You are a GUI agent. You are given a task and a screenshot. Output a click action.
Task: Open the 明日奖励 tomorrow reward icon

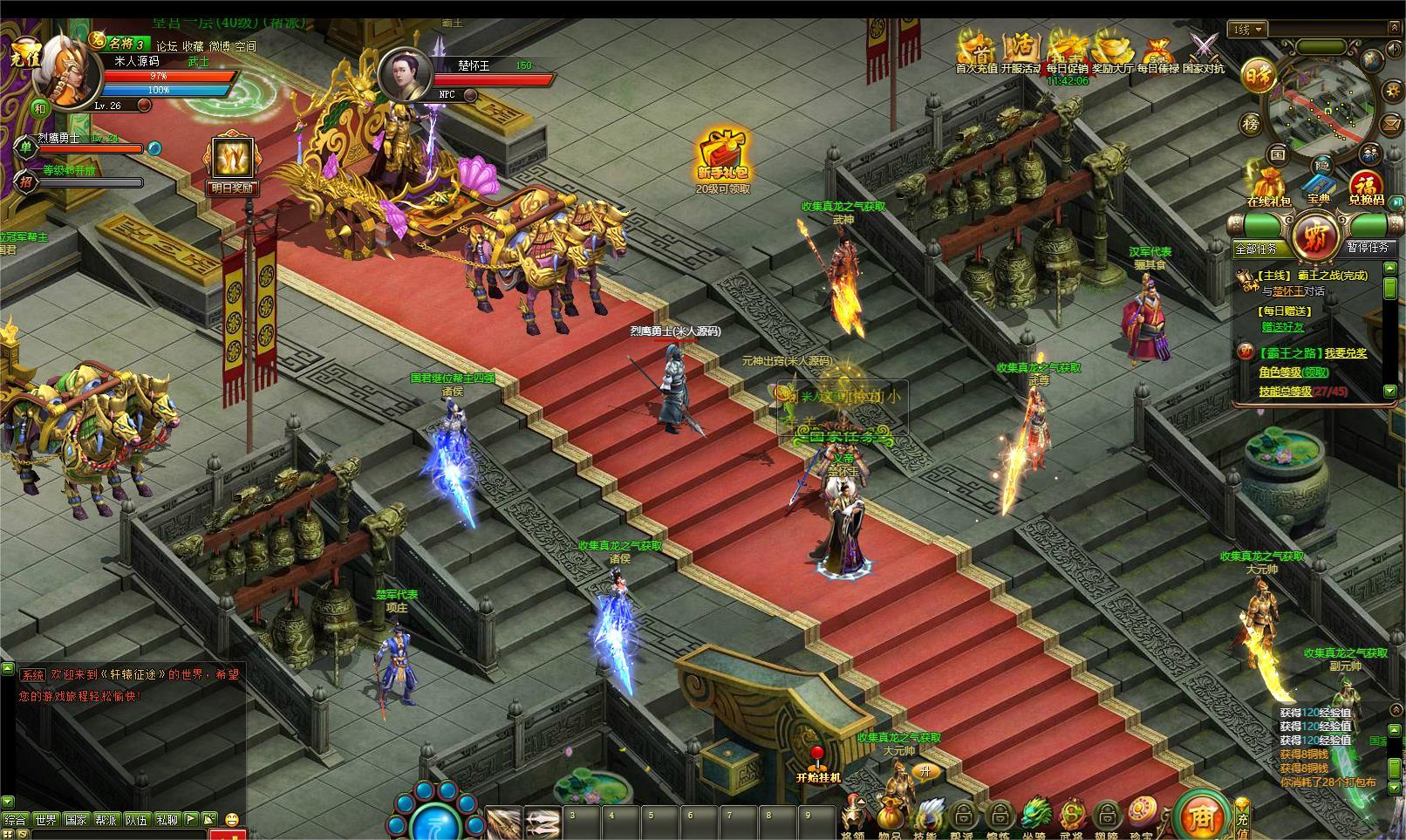(x=232, y=161)
